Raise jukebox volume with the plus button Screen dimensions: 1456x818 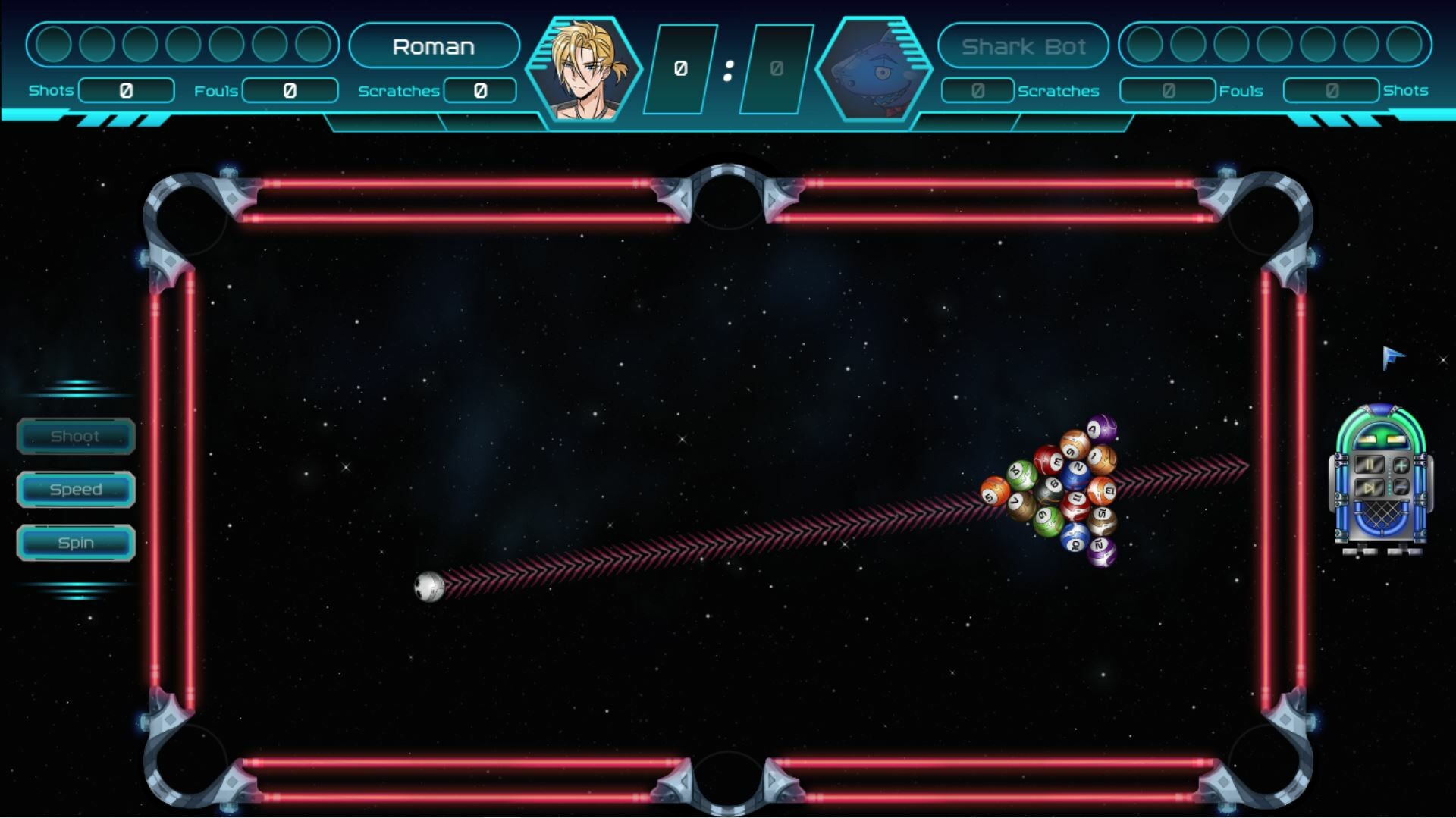[1401, 465]
